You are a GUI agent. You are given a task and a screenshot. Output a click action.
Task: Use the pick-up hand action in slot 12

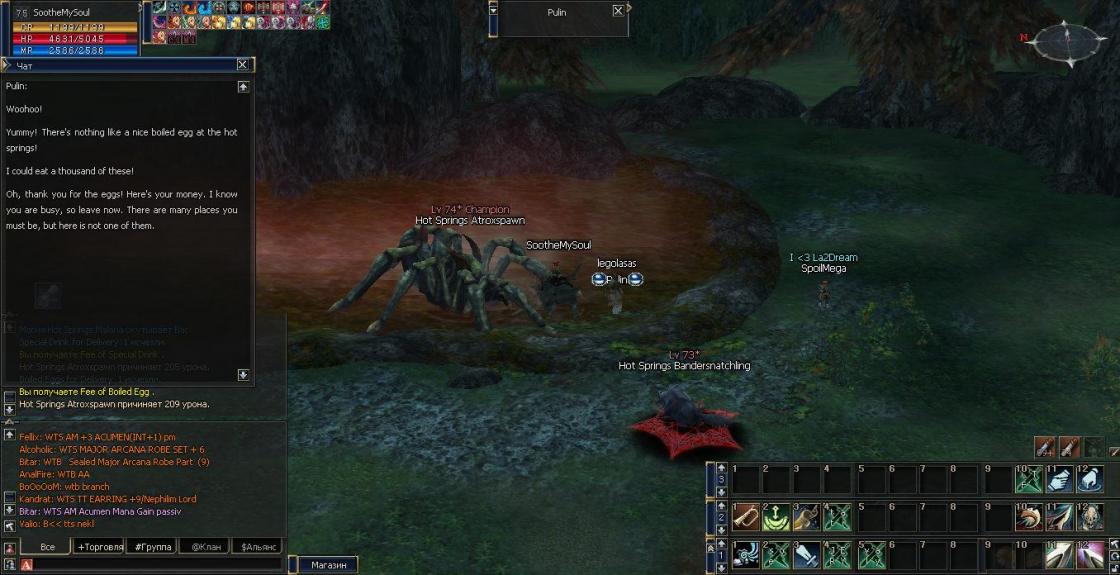point(1090,479)
